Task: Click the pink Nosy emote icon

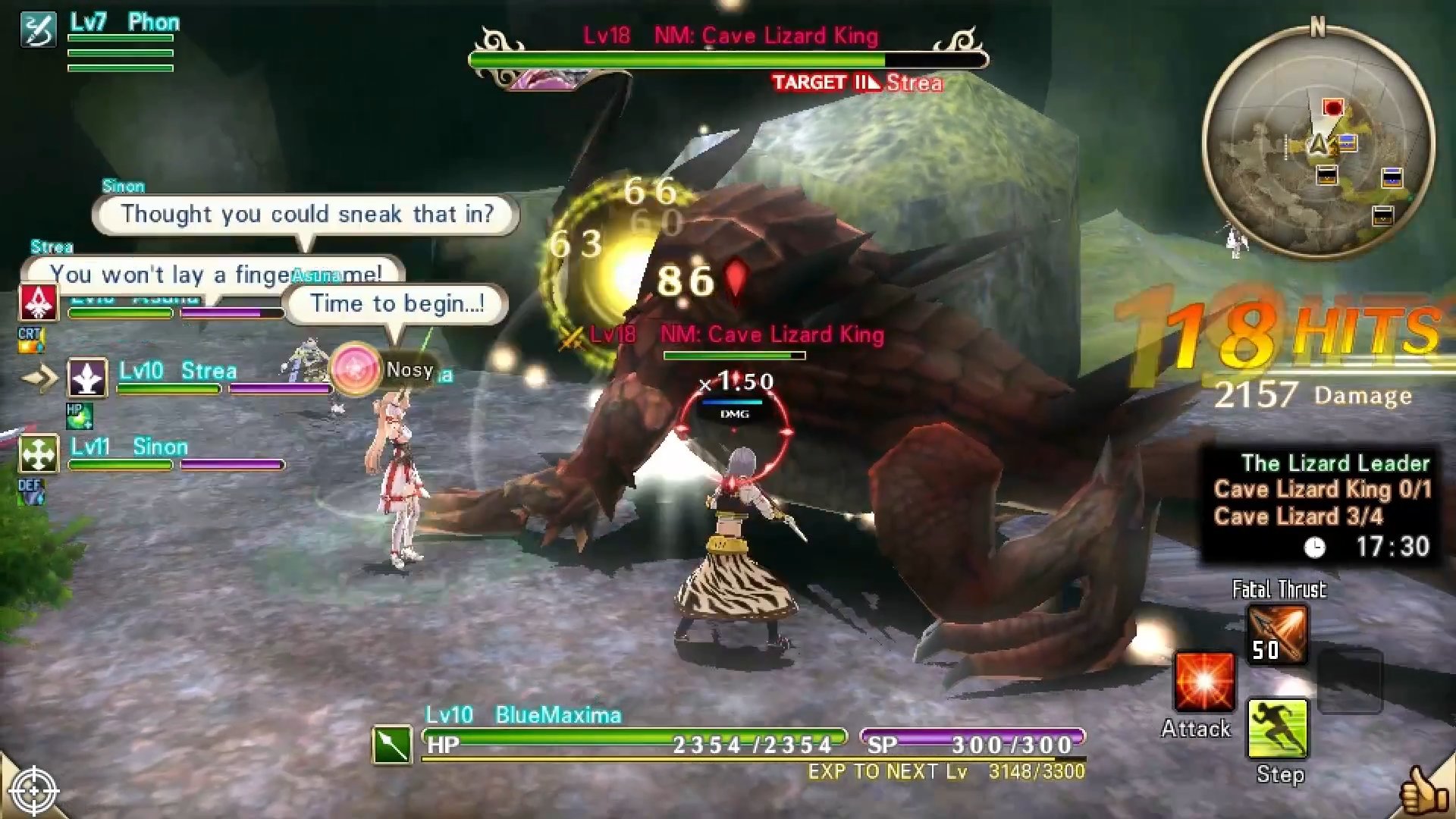Action: [355, 370]
